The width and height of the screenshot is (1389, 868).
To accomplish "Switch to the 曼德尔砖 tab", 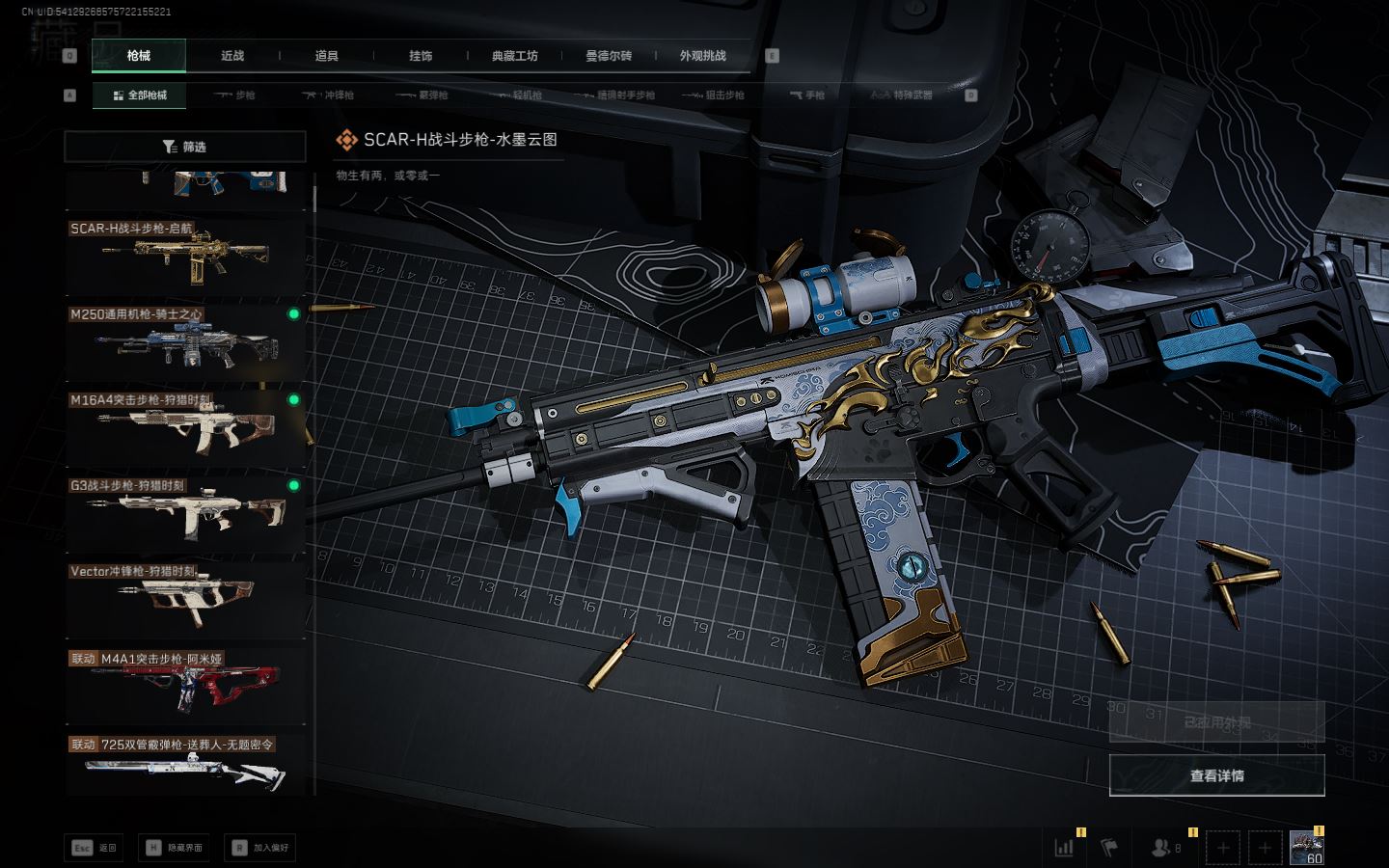I will 609,56.
